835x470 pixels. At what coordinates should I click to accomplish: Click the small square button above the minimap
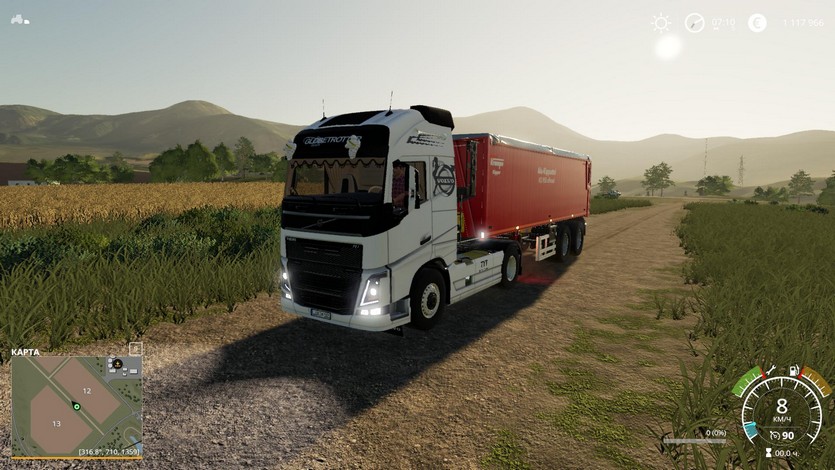click(136, 348)
